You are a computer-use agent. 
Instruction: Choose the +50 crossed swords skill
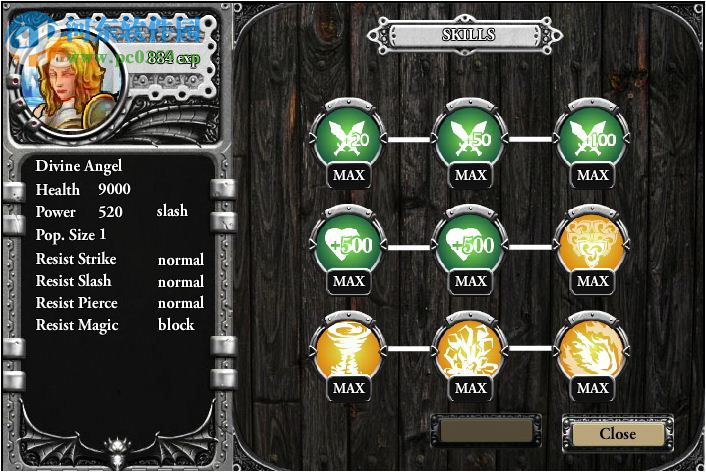(x=470, y=139)
